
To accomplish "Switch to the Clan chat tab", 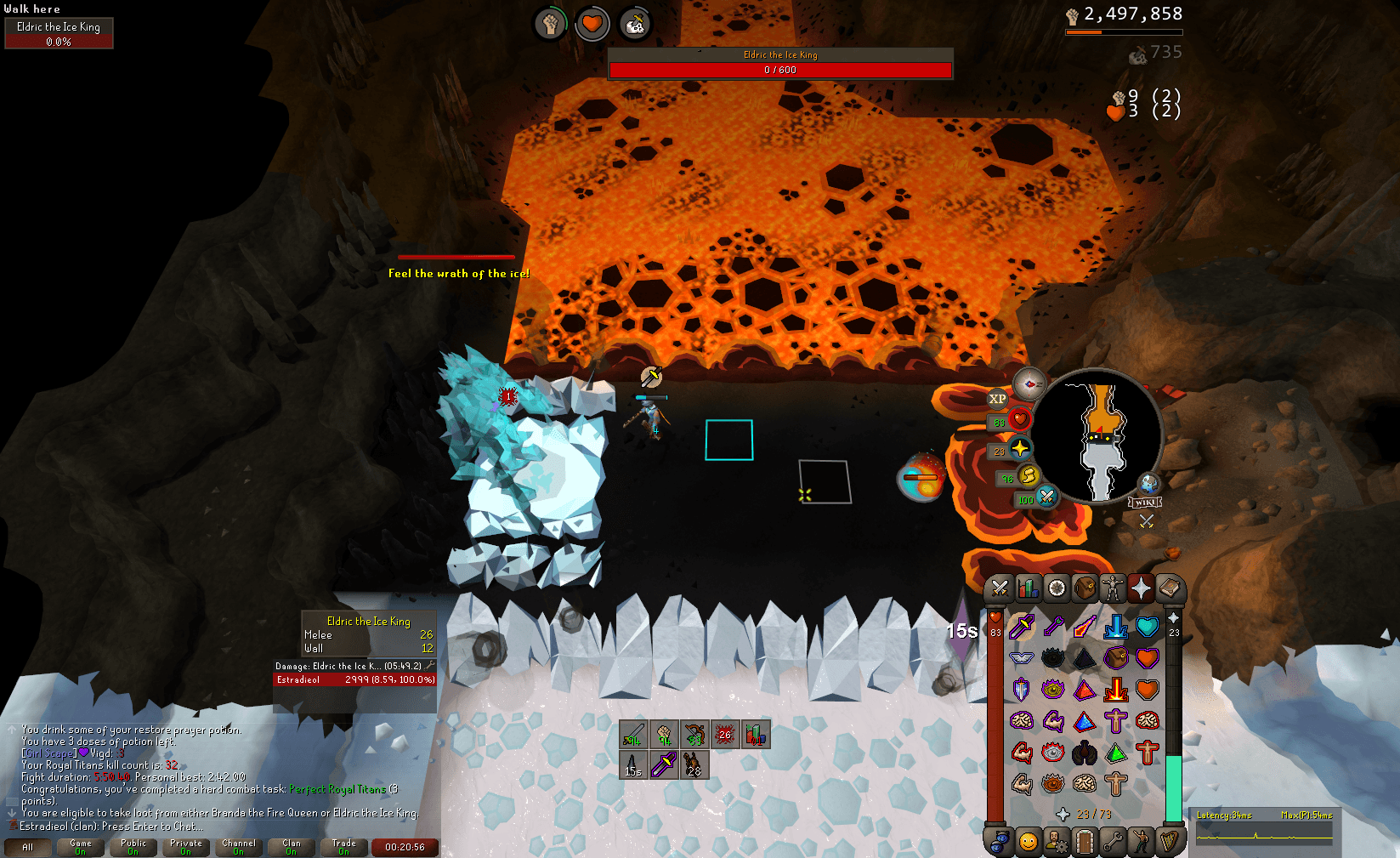I will coord(291,846).
